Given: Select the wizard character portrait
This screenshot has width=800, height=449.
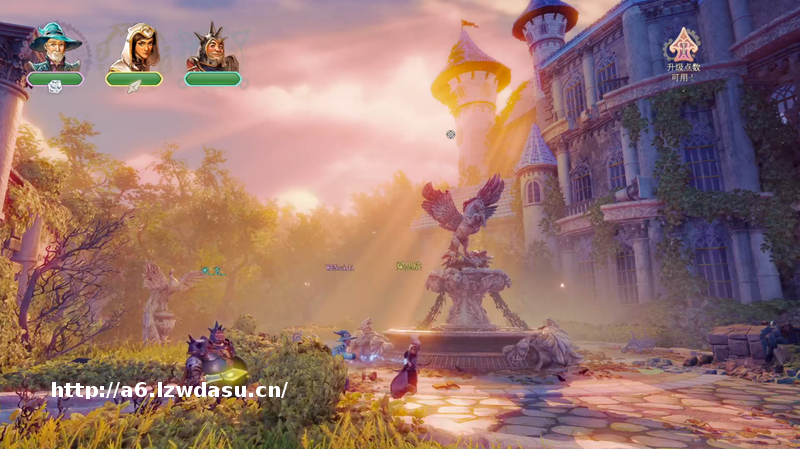Looking at the screenshot, I should click(55, 47).
